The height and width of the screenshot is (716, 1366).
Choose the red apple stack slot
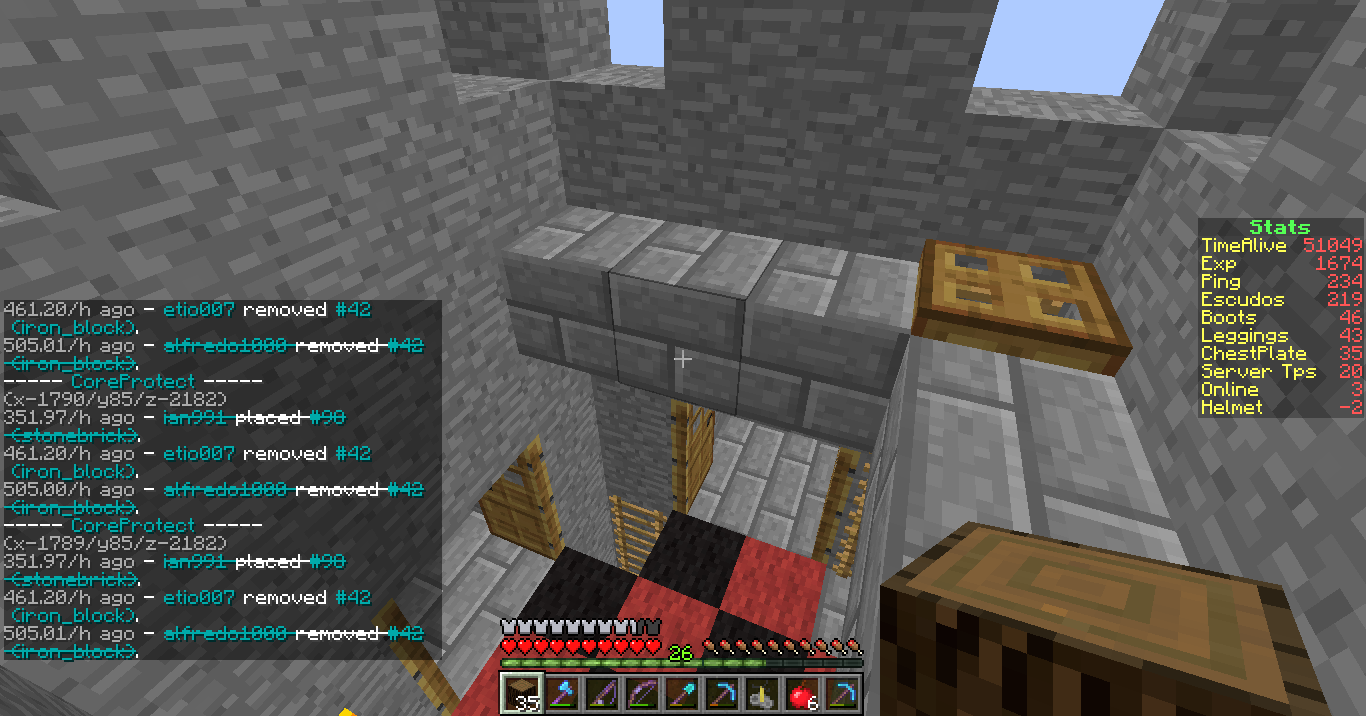801,693
